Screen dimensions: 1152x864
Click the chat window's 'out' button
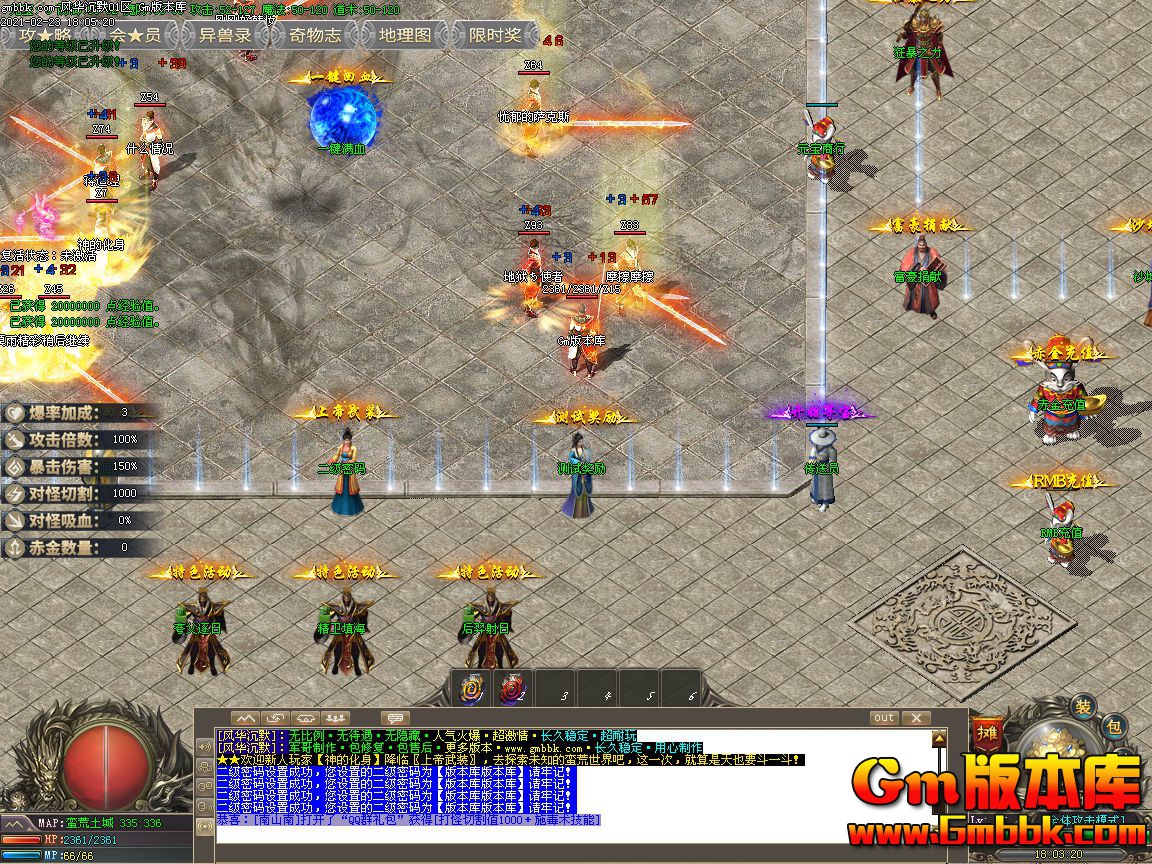884,718
